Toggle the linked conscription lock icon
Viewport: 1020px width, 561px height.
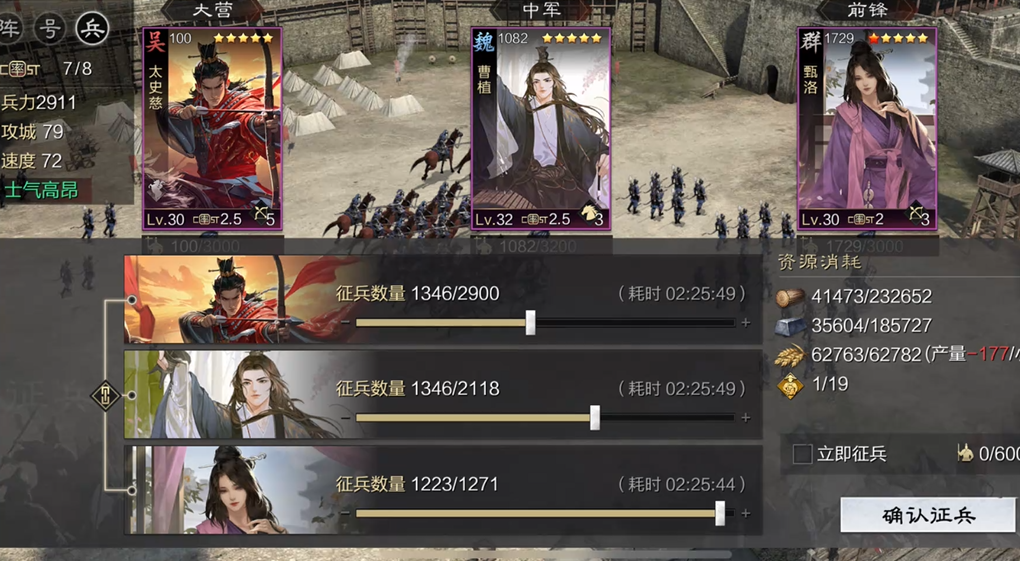point(105,395)
